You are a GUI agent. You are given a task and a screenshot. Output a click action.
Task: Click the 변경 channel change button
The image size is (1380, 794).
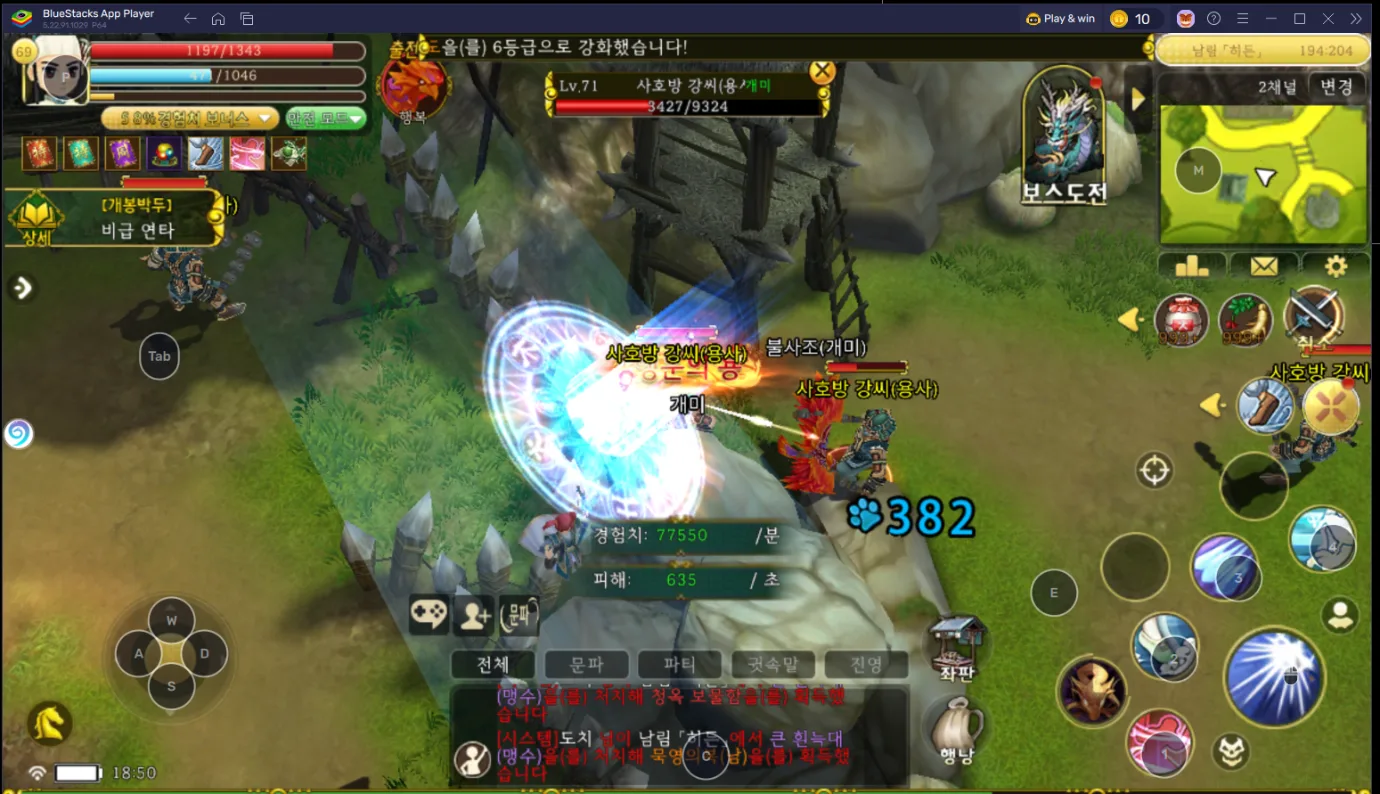pos(1336,87)
